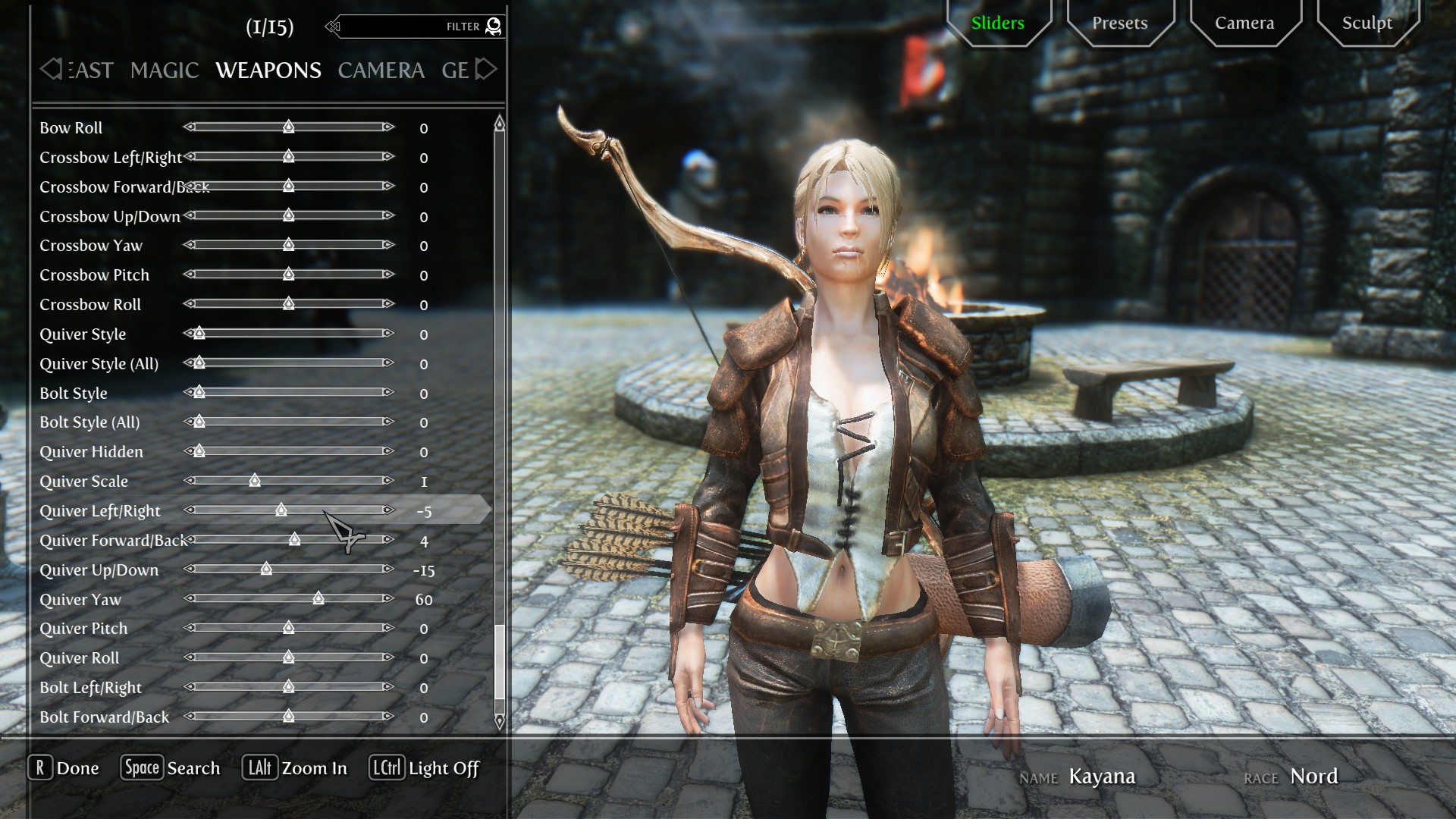Show next categories with right arrow
Viewport: 1456px width, 819px height.
point(486,70)
